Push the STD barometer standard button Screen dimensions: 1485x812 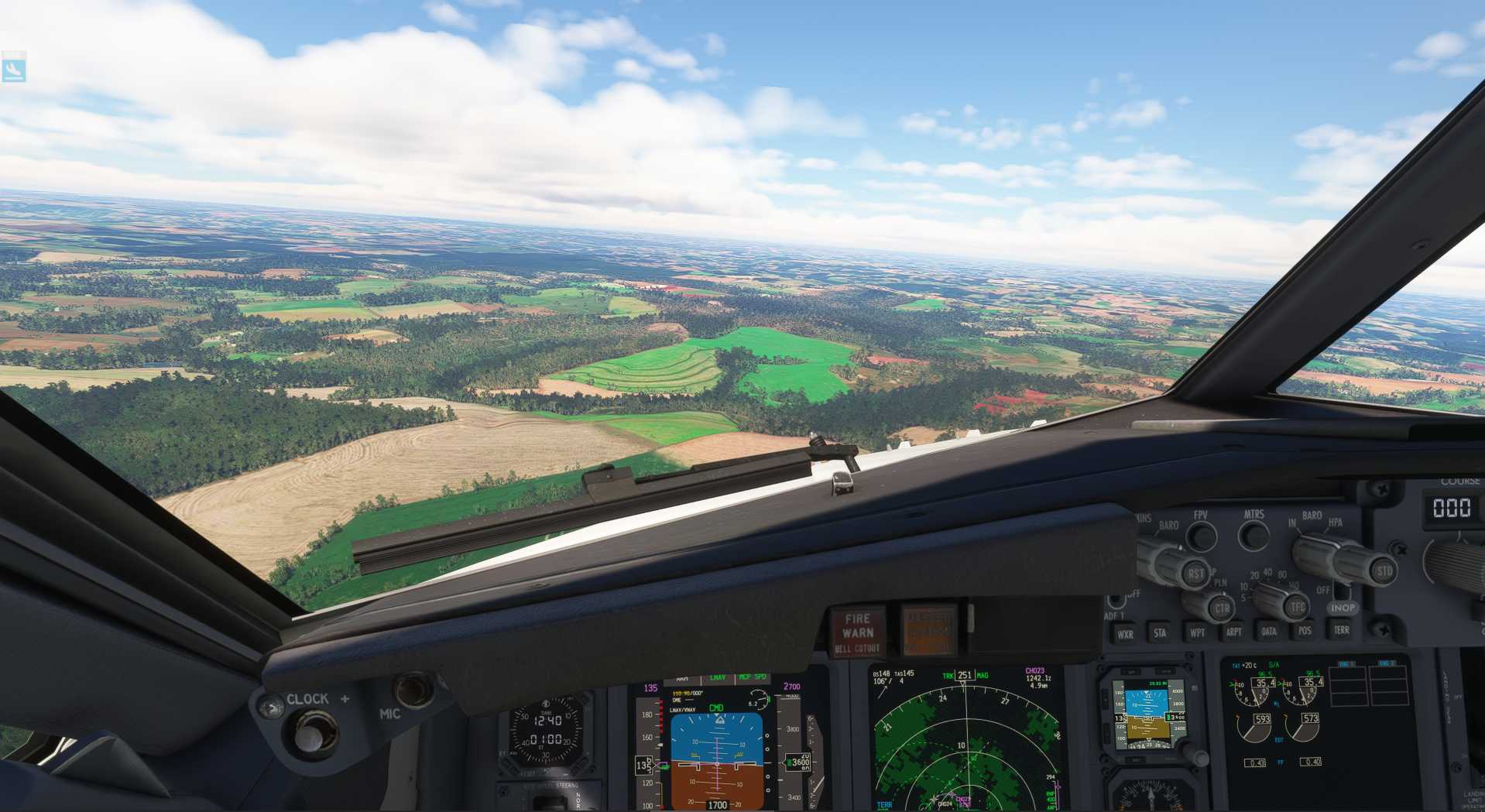(1384, 571)
